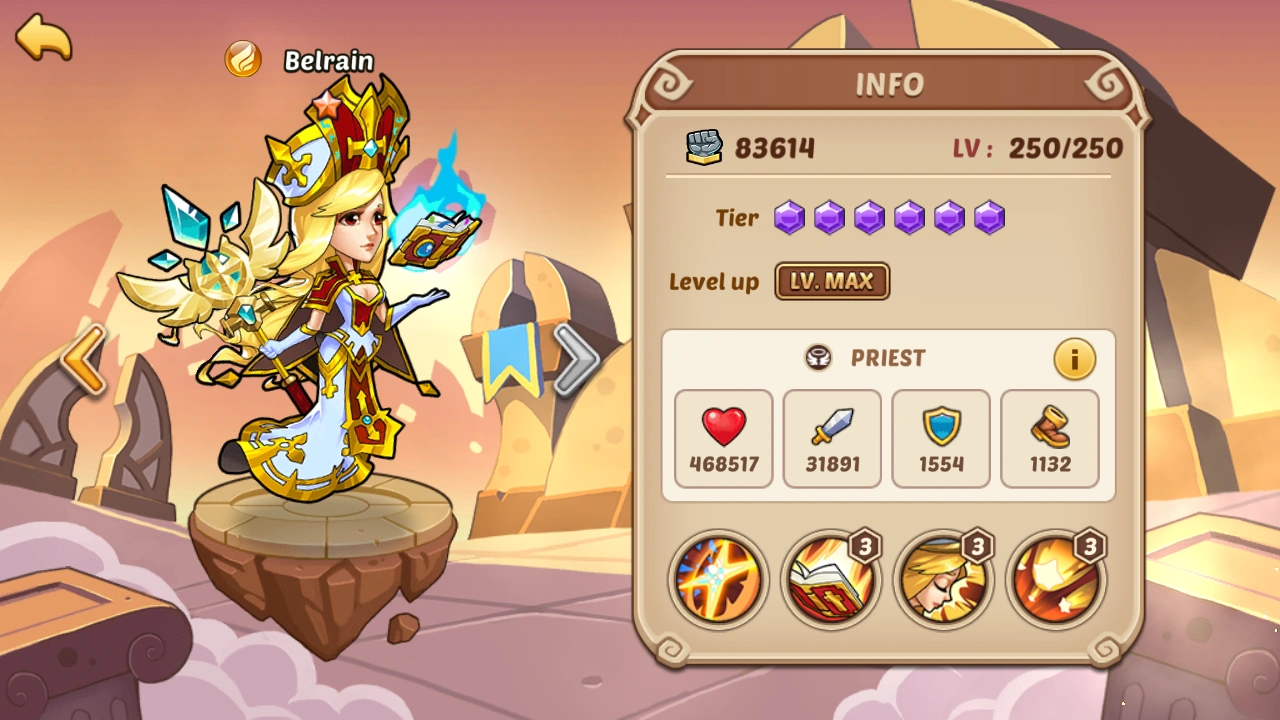Open the glowing book skill icon

point(830,581)
